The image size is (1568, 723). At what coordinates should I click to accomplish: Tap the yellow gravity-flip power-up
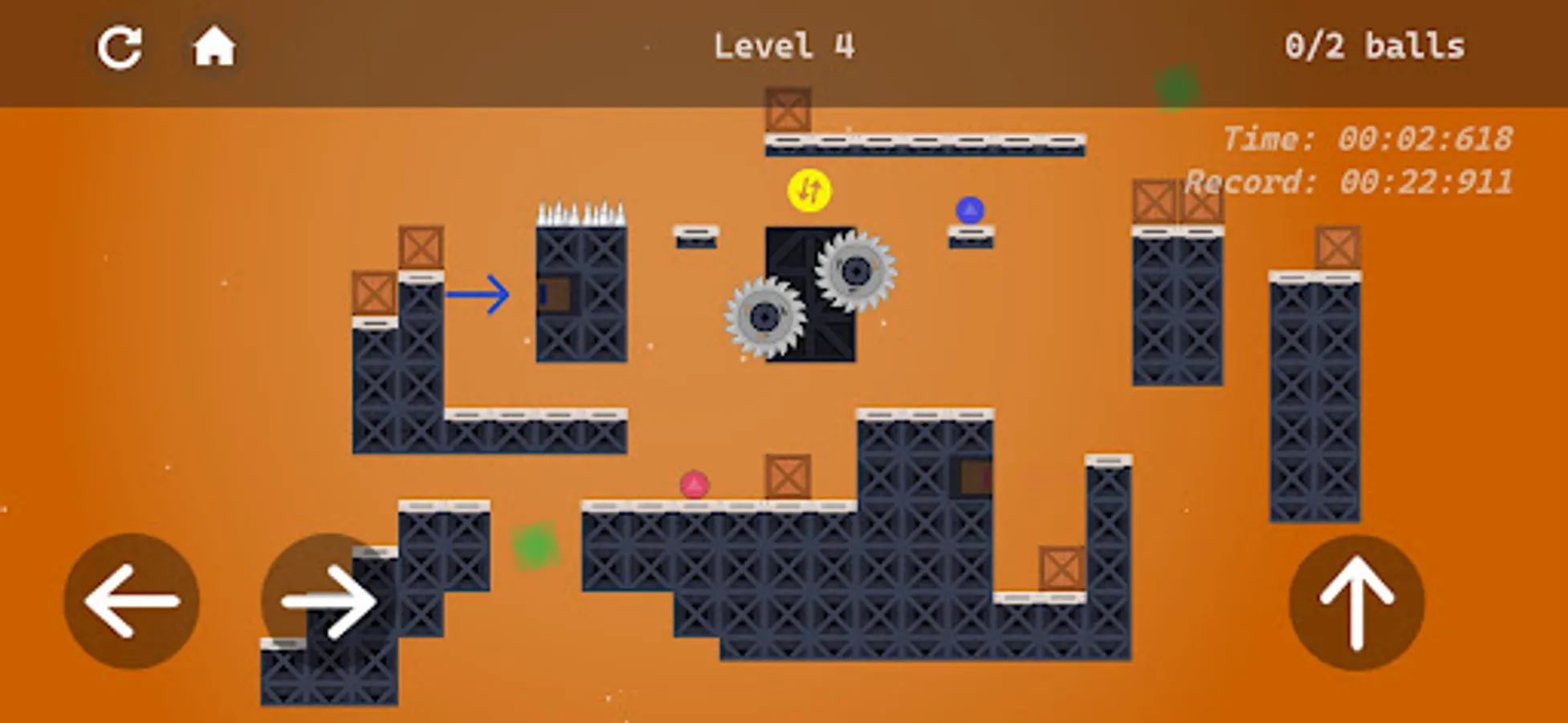click(x=808, y=190)
